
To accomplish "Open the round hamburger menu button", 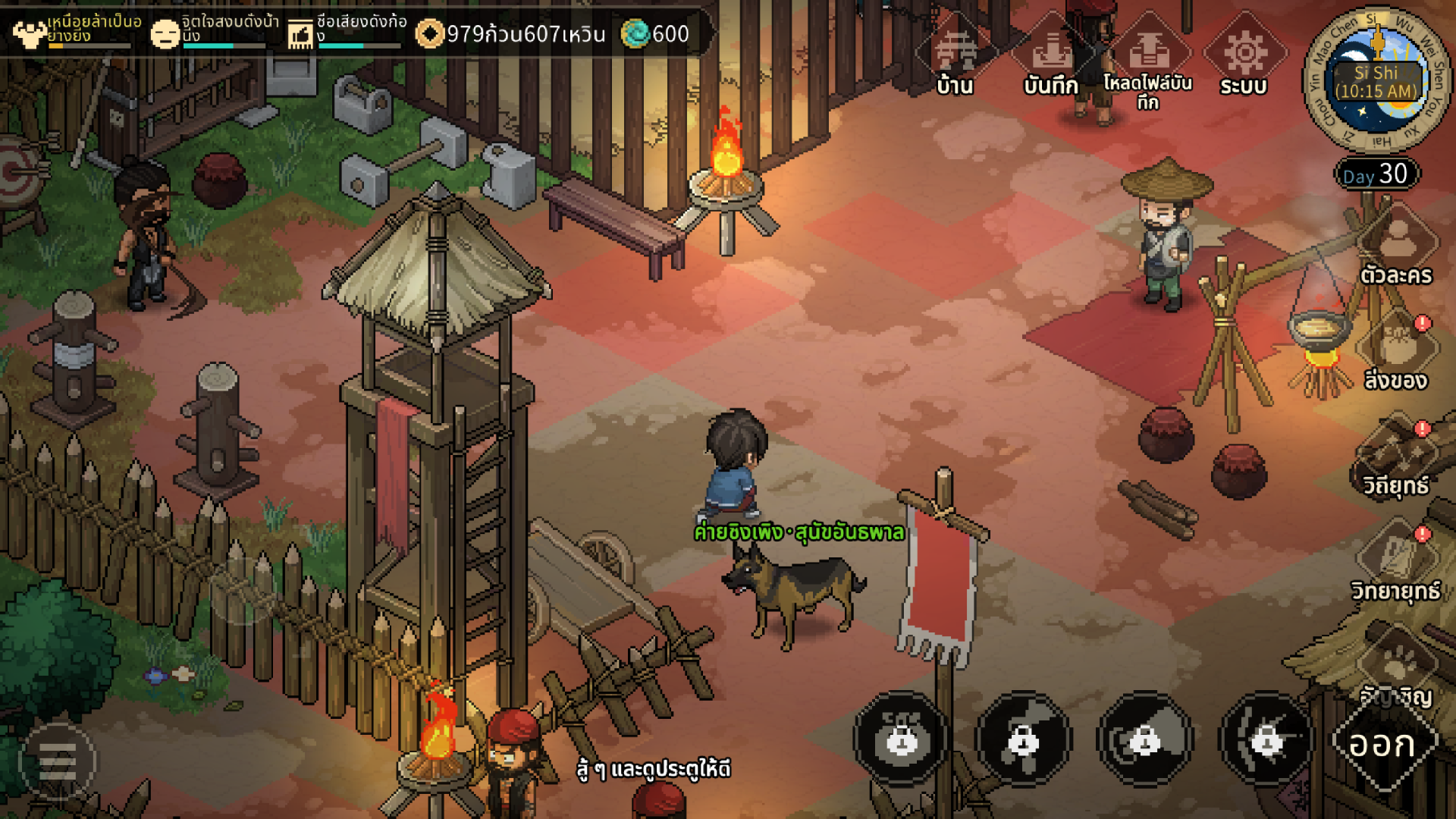I will 58,761.
